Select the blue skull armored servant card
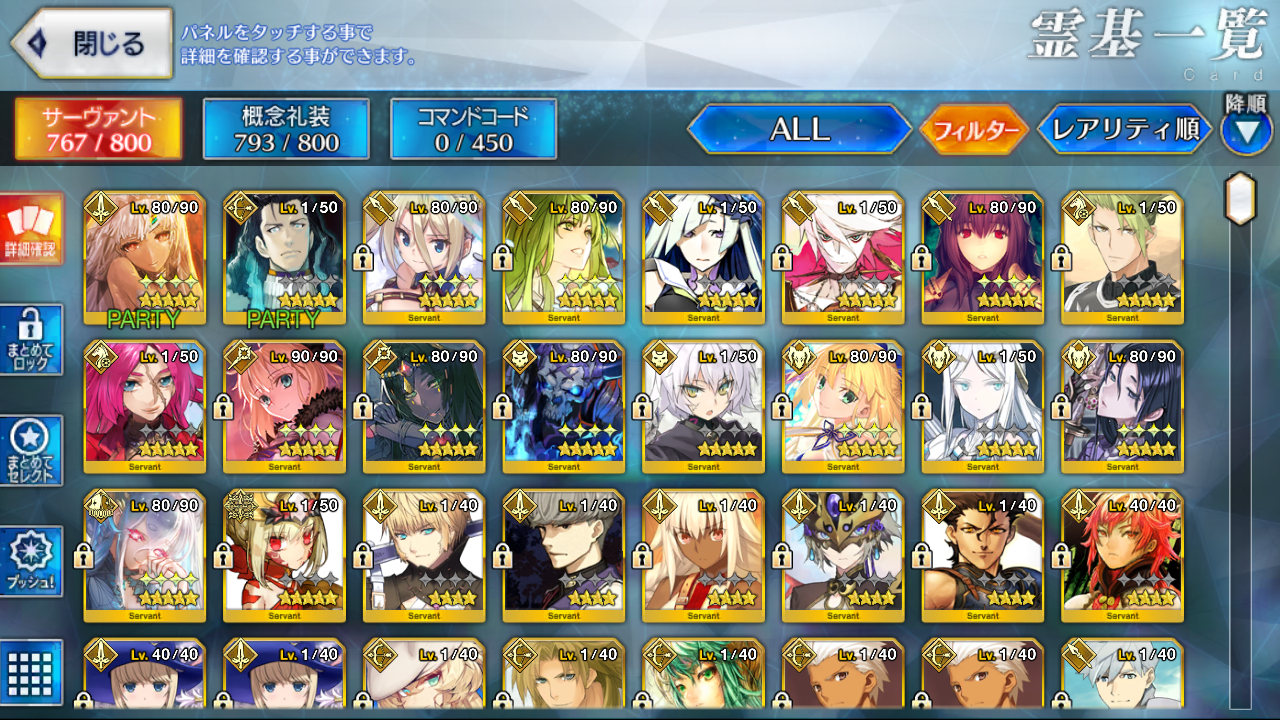1280x720 pixels. click(x=564, y=407)
